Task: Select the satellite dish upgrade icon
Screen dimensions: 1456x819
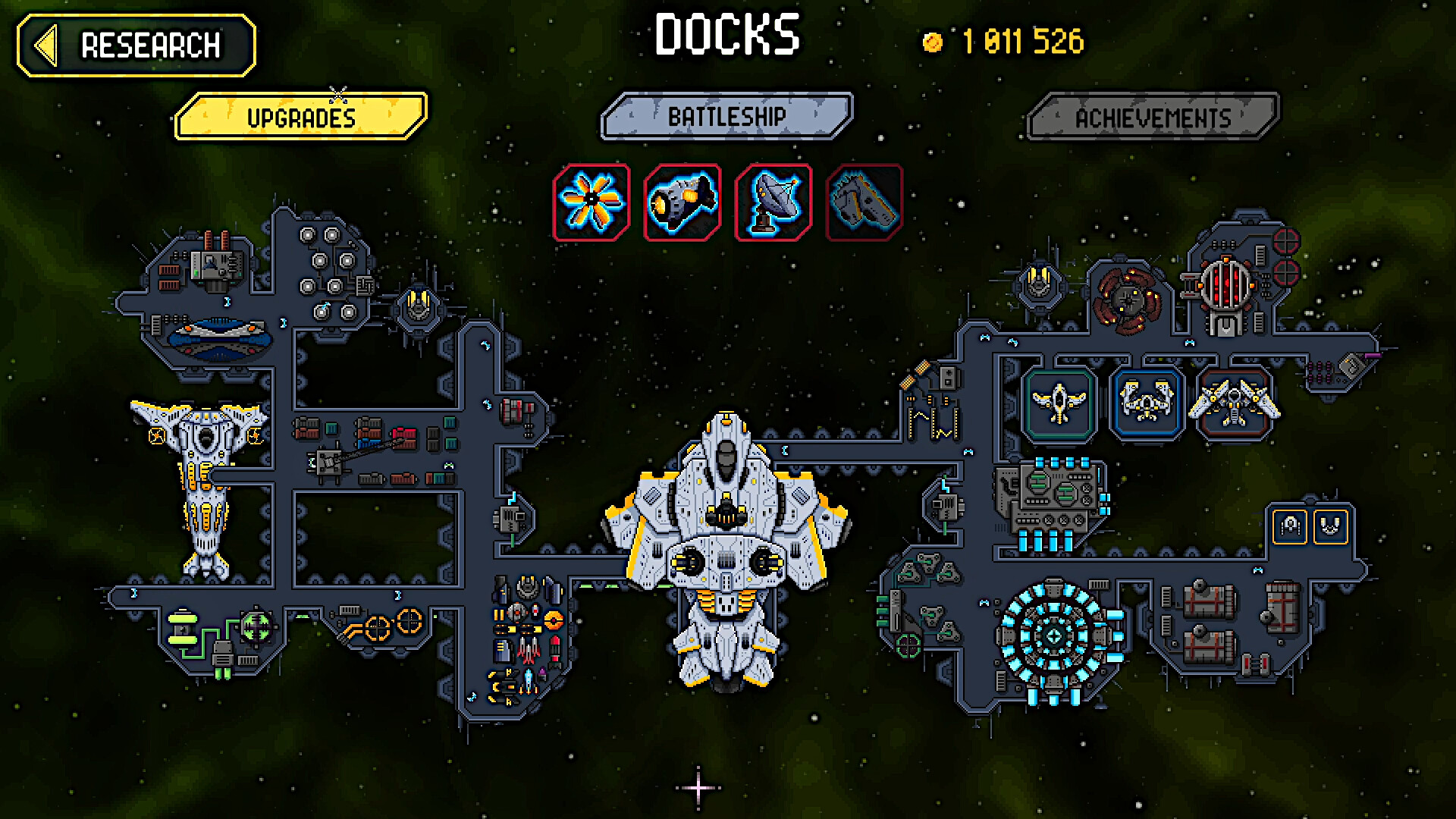Action: (773, 202)
